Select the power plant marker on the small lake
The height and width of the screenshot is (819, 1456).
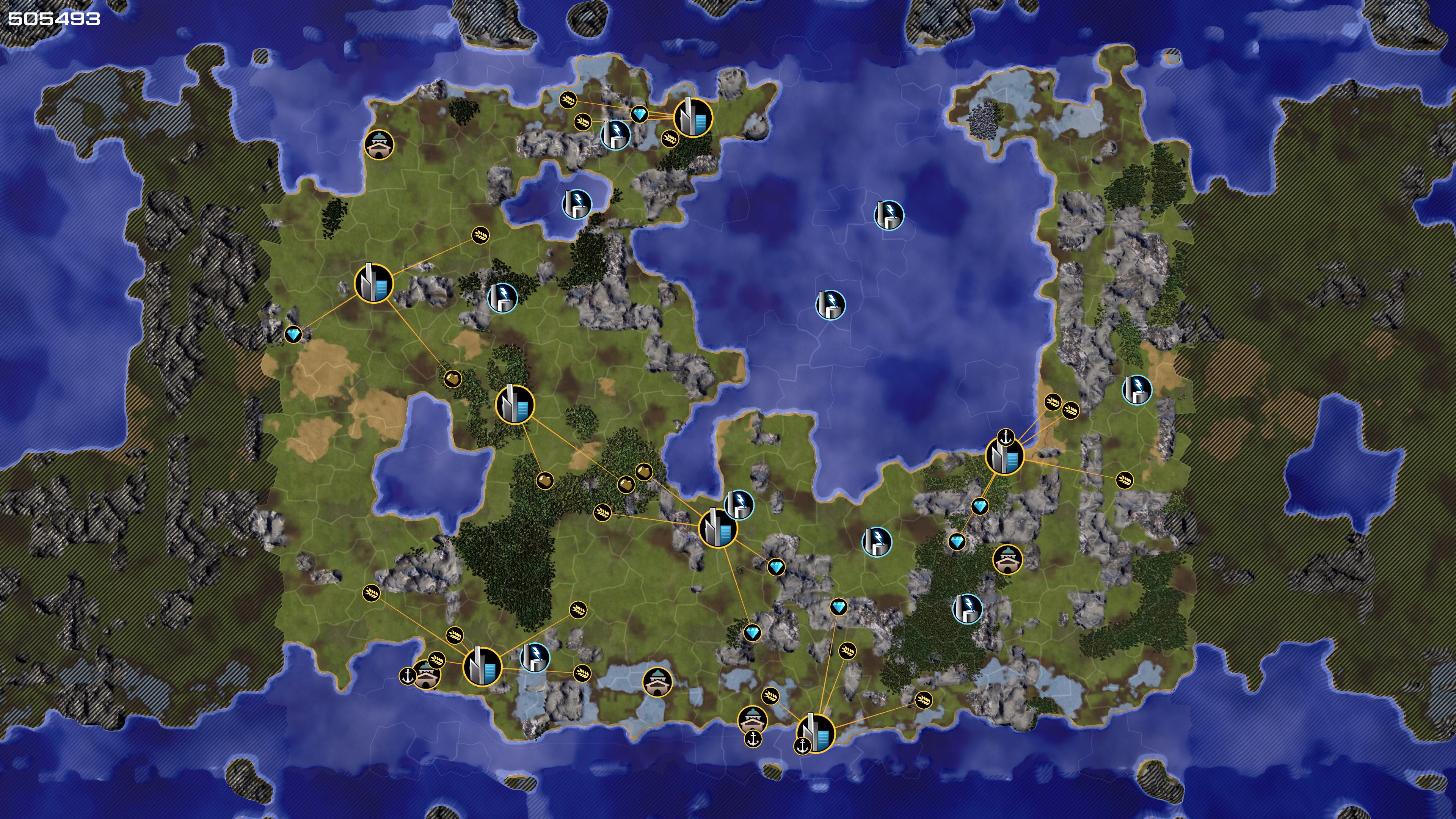576,204
